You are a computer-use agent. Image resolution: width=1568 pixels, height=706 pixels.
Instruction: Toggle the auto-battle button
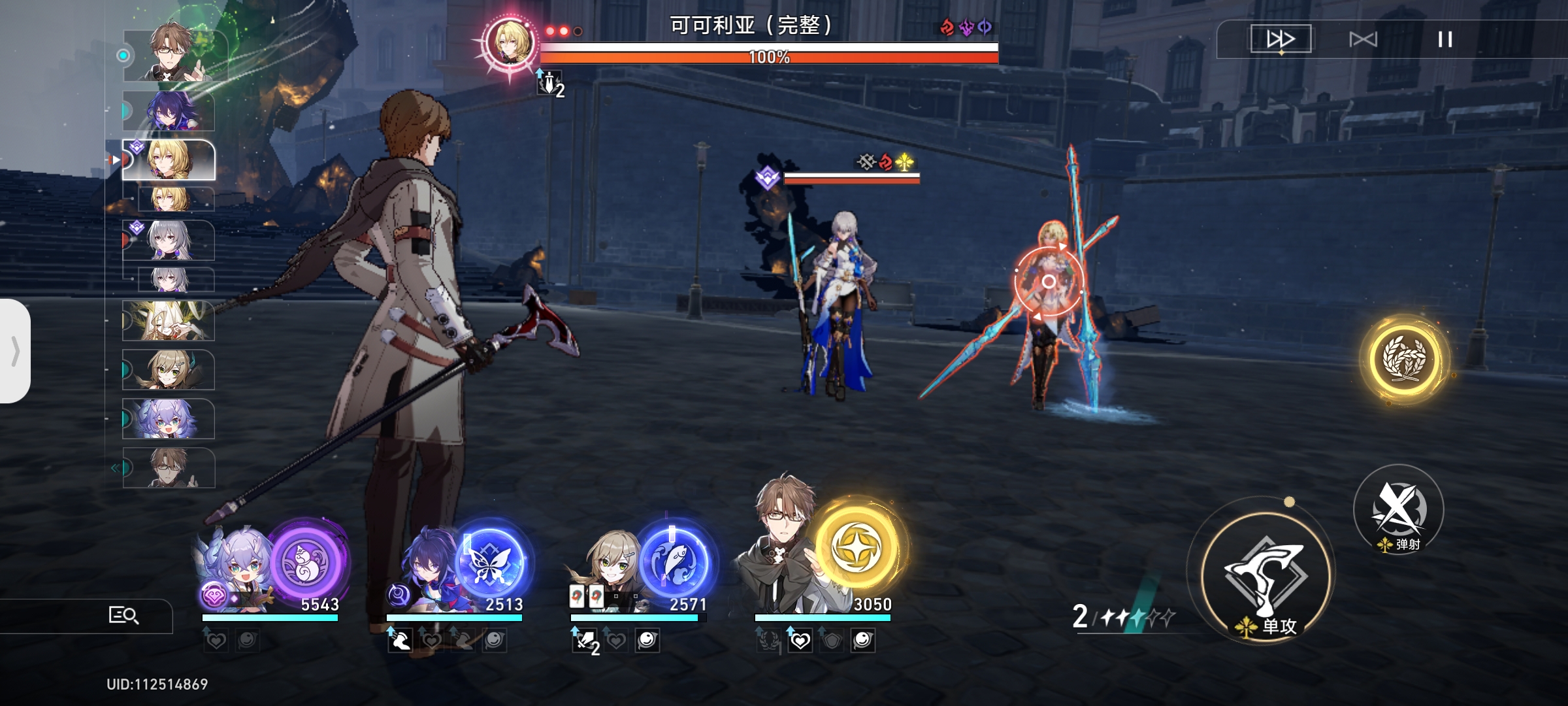pos(1363,39)
